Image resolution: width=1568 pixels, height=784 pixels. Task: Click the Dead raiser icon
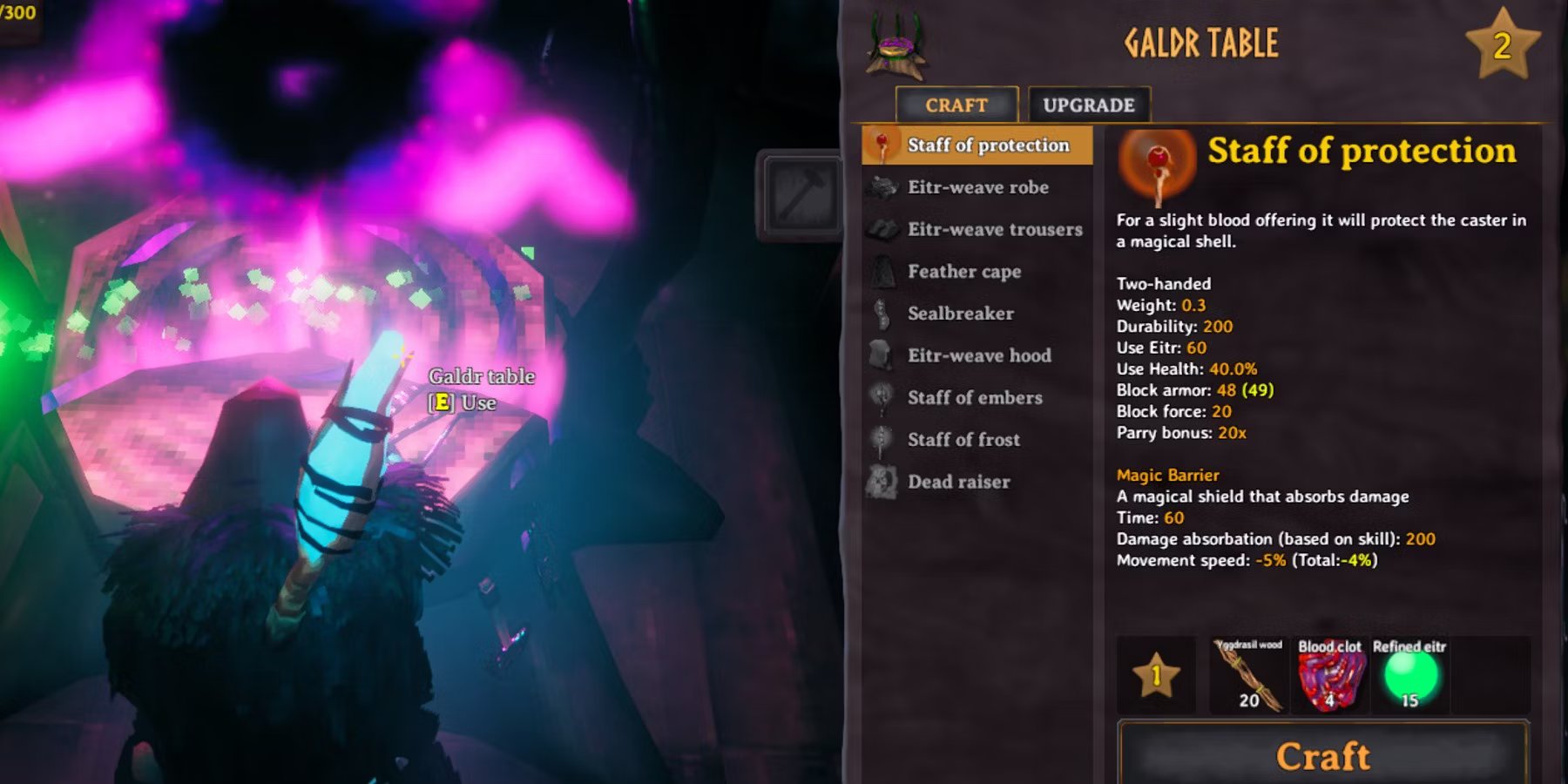[882, 481]
